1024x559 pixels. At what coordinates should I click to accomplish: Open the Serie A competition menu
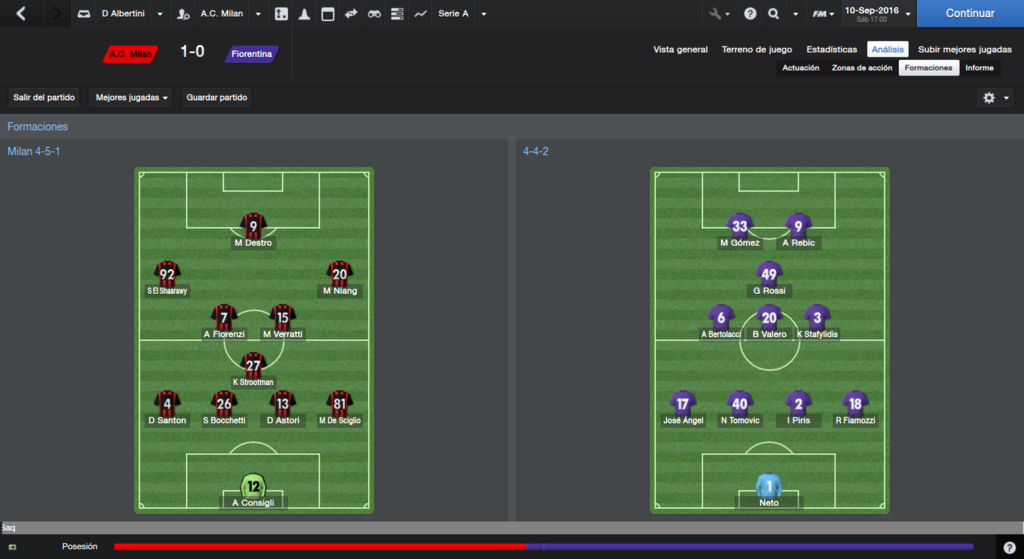coord(462,14)
